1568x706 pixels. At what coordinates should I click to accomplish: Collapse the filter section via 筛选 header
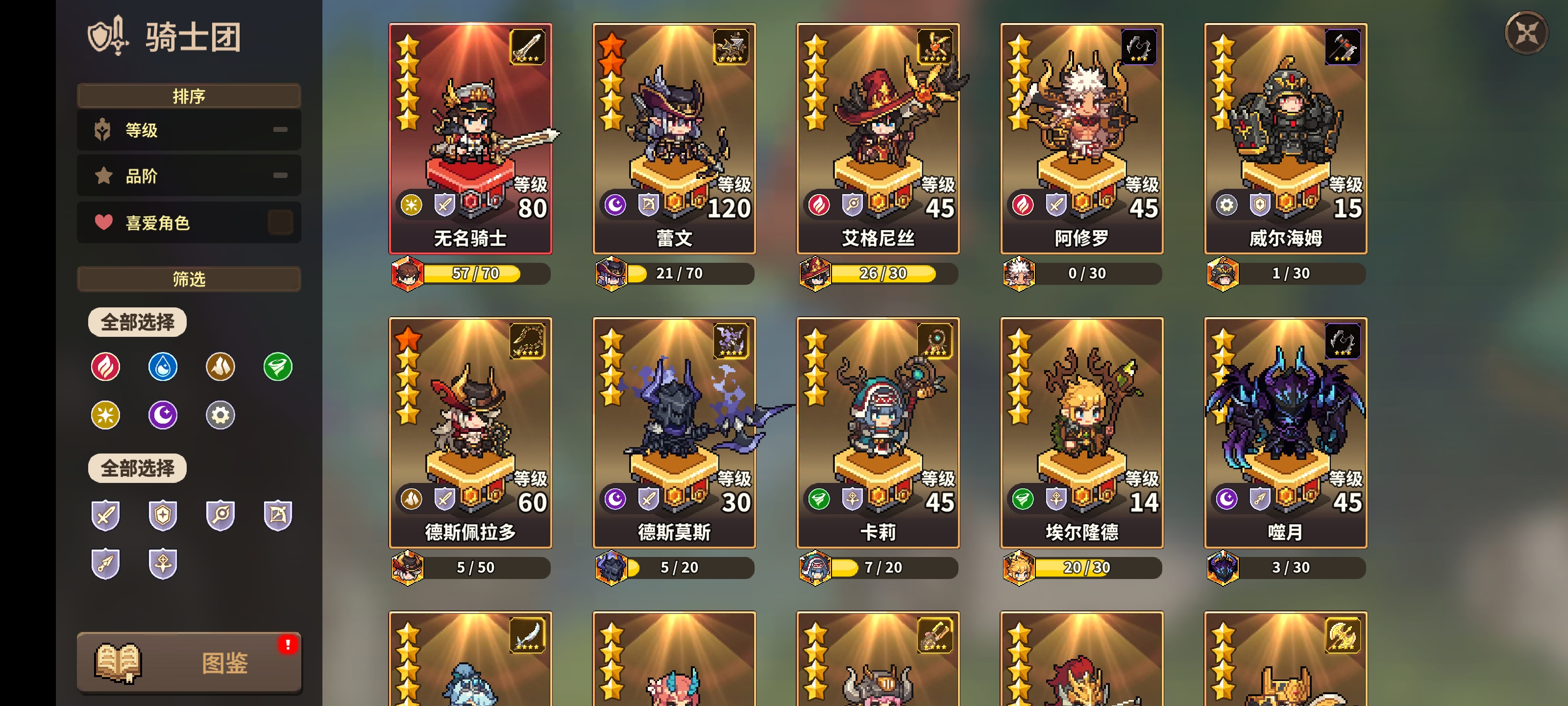click(x=189, y=279)
